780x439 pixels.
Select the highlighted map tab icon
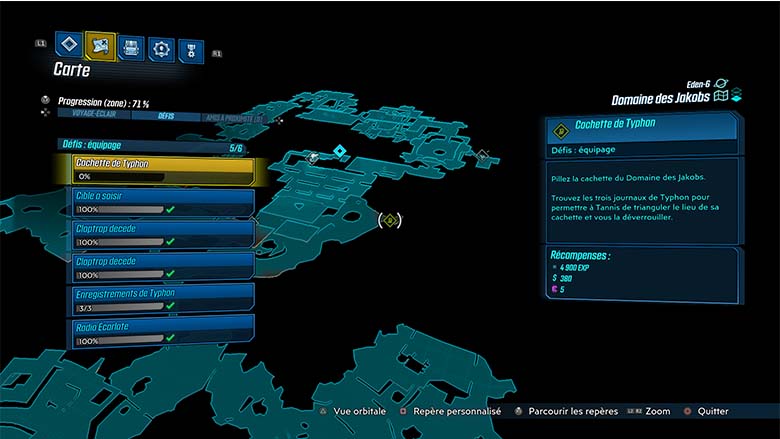[100, 45]
